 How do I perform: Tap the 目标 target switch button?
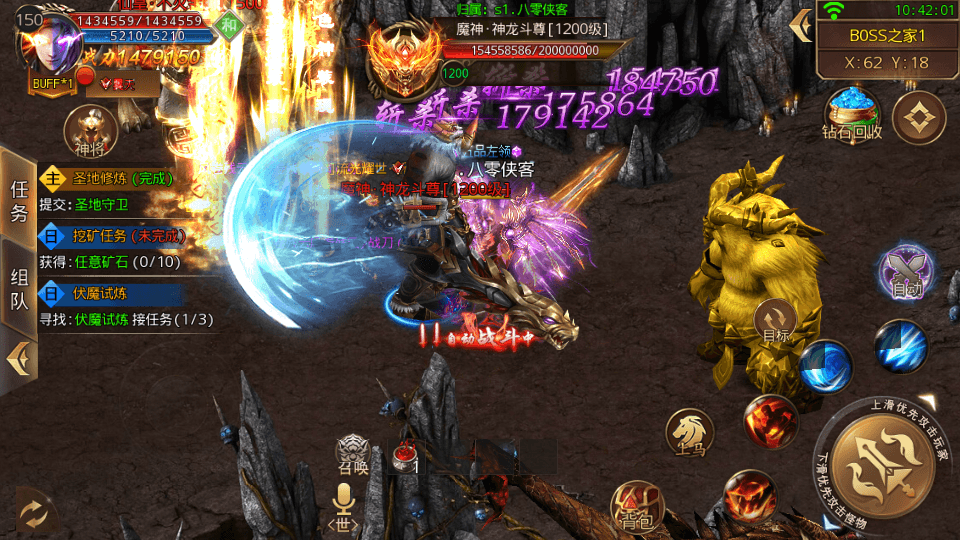click(776, 322)
